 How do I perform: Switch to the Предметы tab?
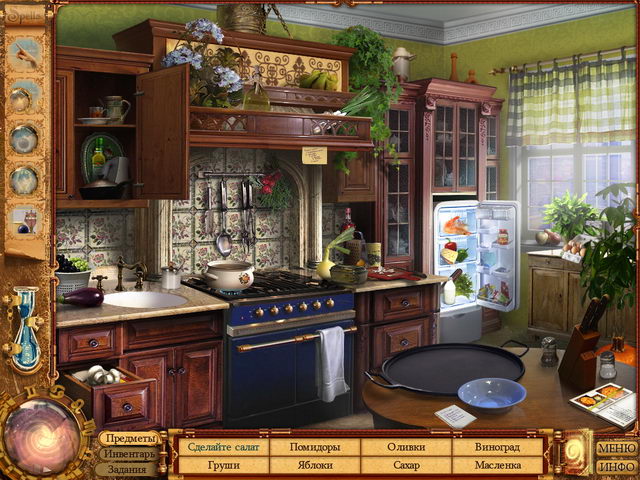click(x=130, y=438)
